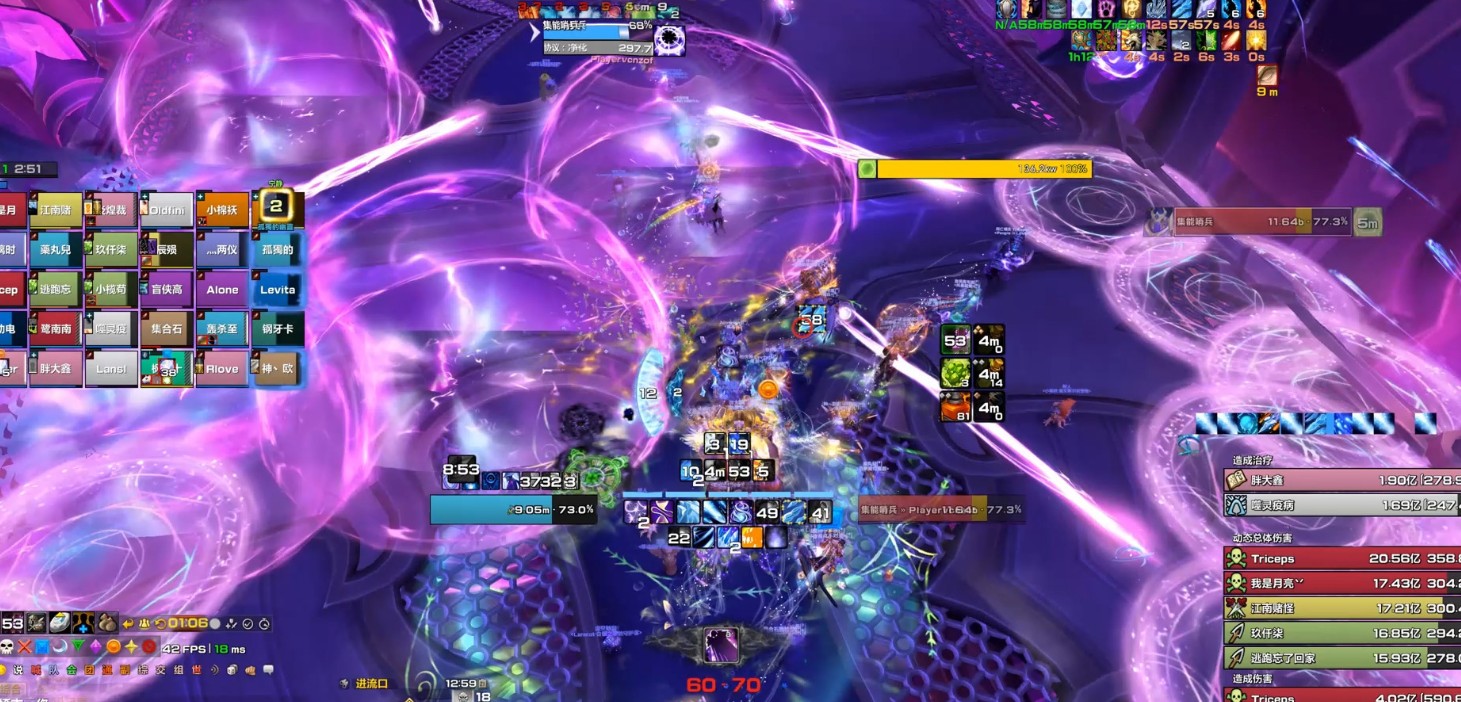Place the skull raid target marker
The height and width of the screenshot is (702, 1461).
click(x=6, y=646)
